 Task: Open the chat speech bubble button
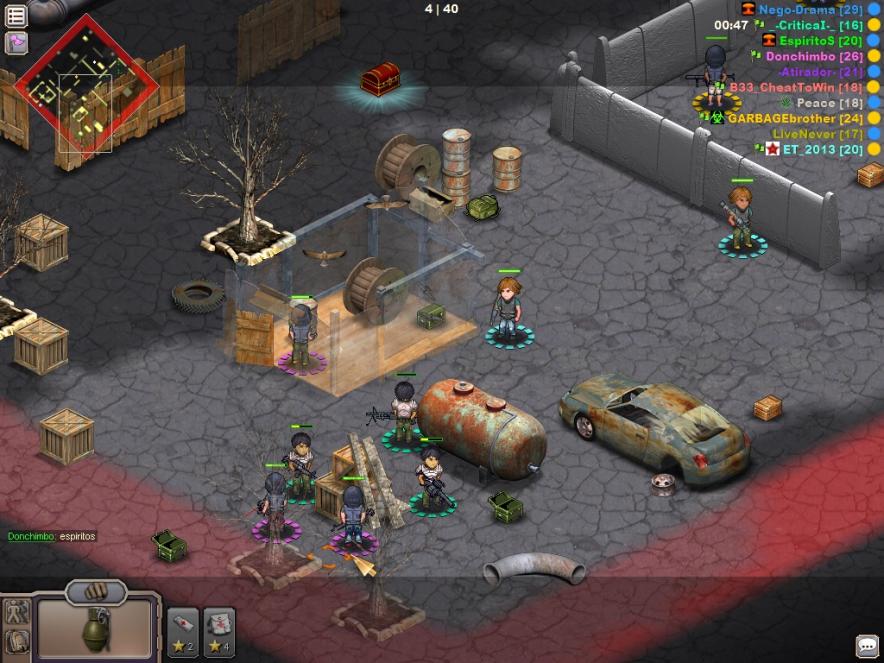pyautogui.click(x=867, y=645)
